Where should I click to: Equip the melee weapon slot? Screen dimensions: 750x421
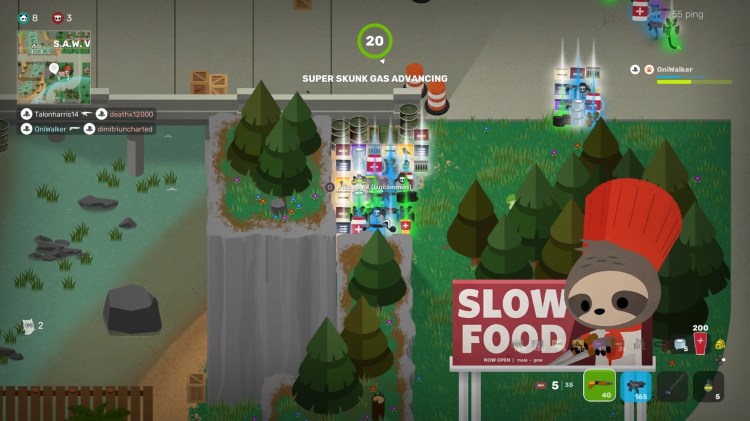click(671, 386)
